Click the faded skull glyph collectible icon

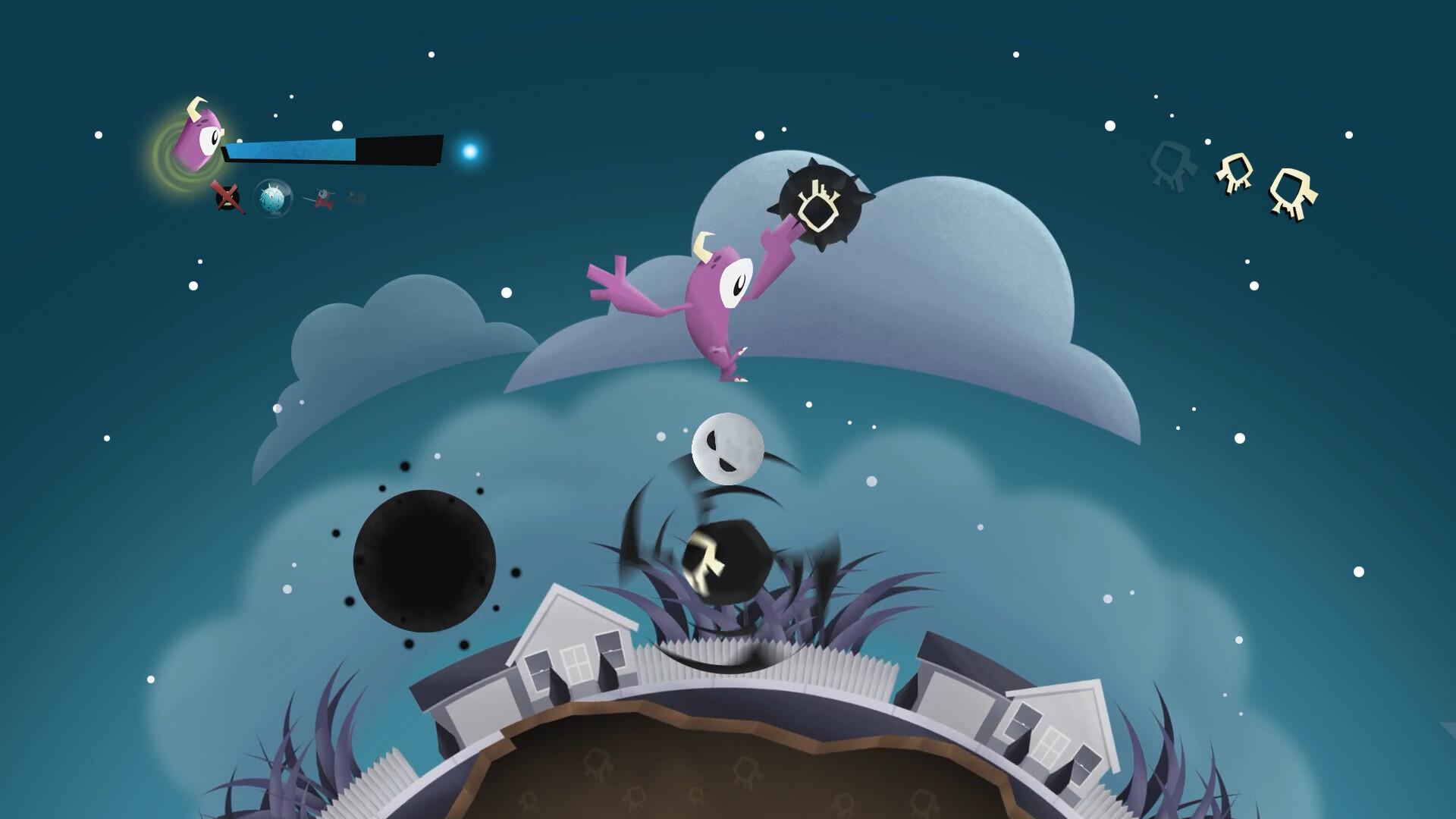pyautogui.click(x=1170, y=165)
